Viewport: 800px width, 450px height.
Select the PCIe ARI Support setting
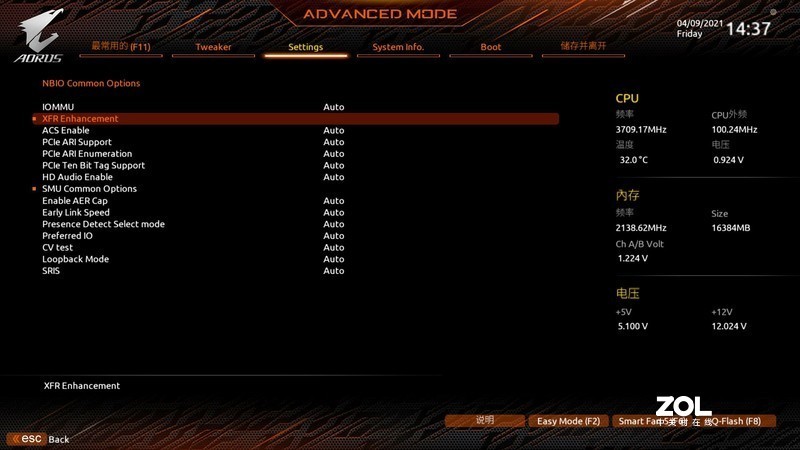[x=77, y=142]
